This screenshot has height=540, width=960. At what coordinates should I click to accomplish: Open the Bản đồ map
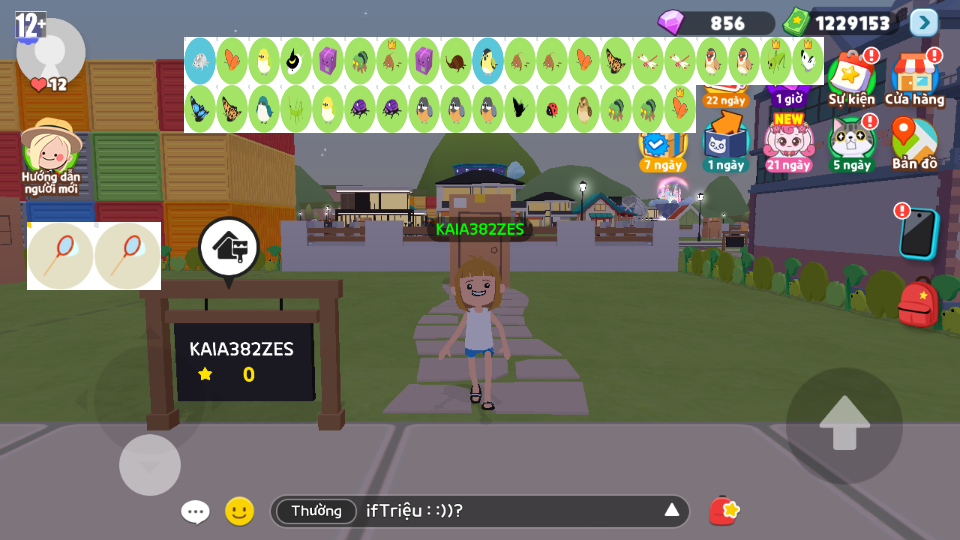coord(914,142)
